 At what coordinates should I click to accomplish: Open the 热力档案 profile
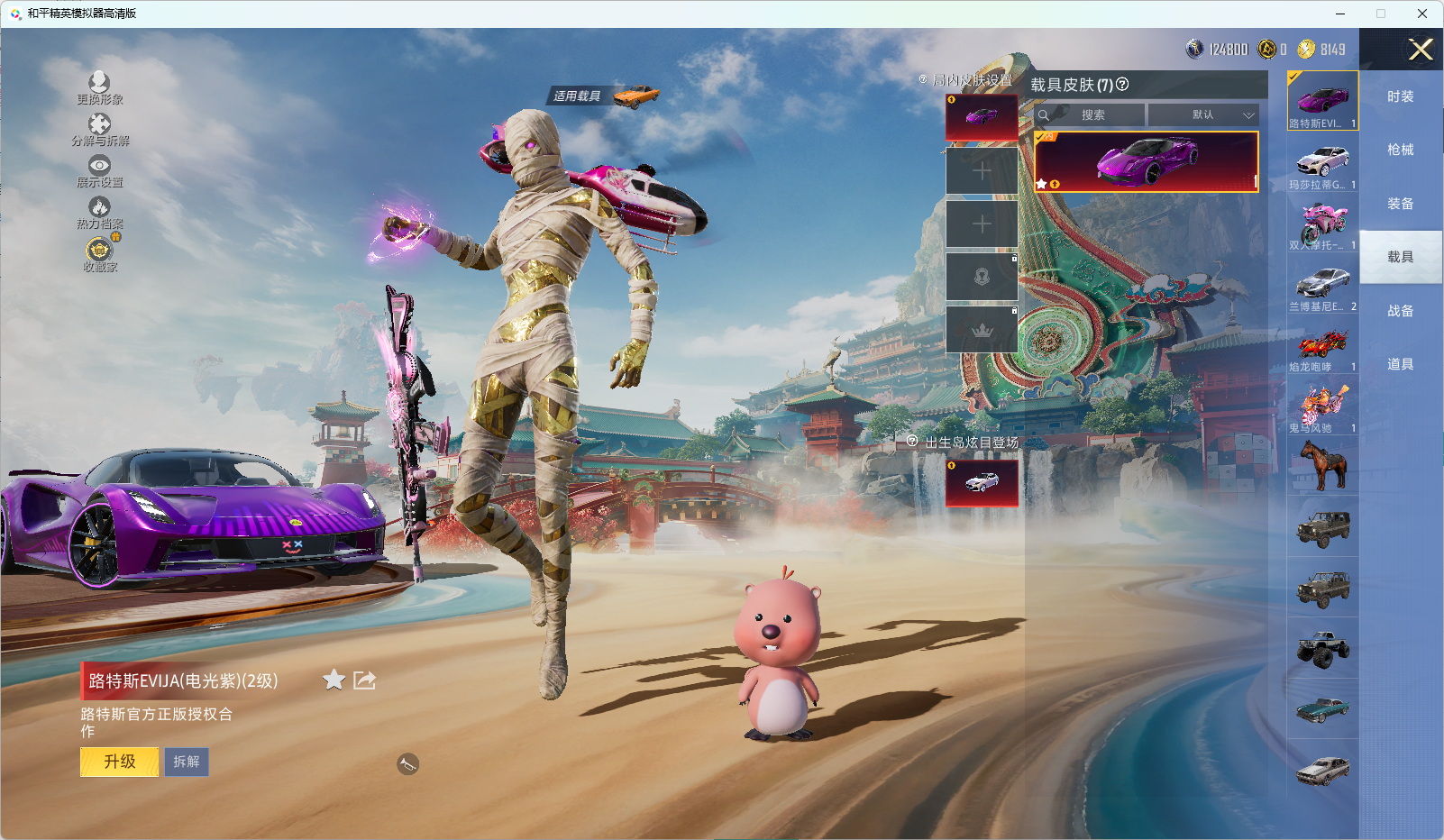coord(99,213)
